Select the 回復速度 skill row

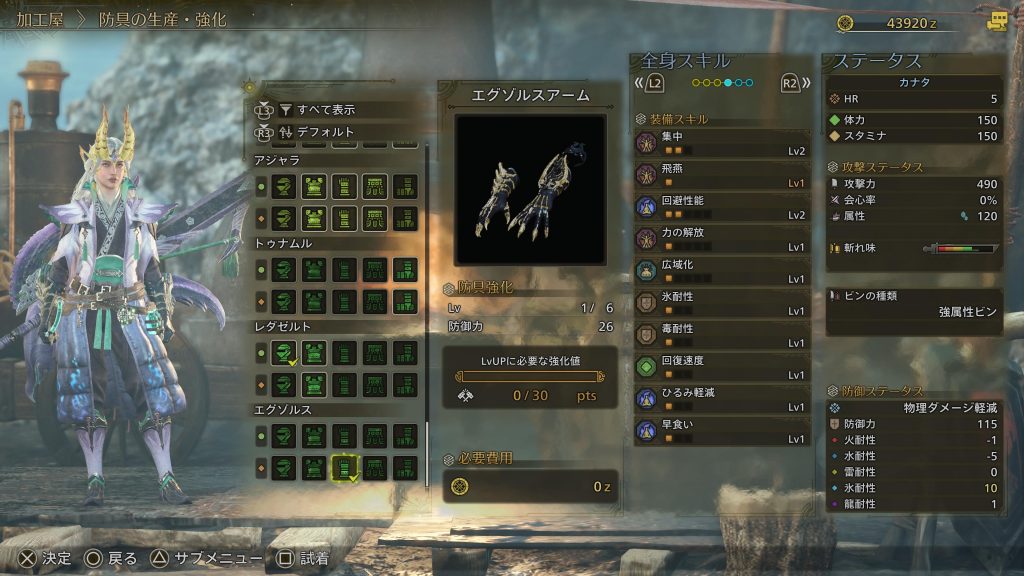coord(722,367)
